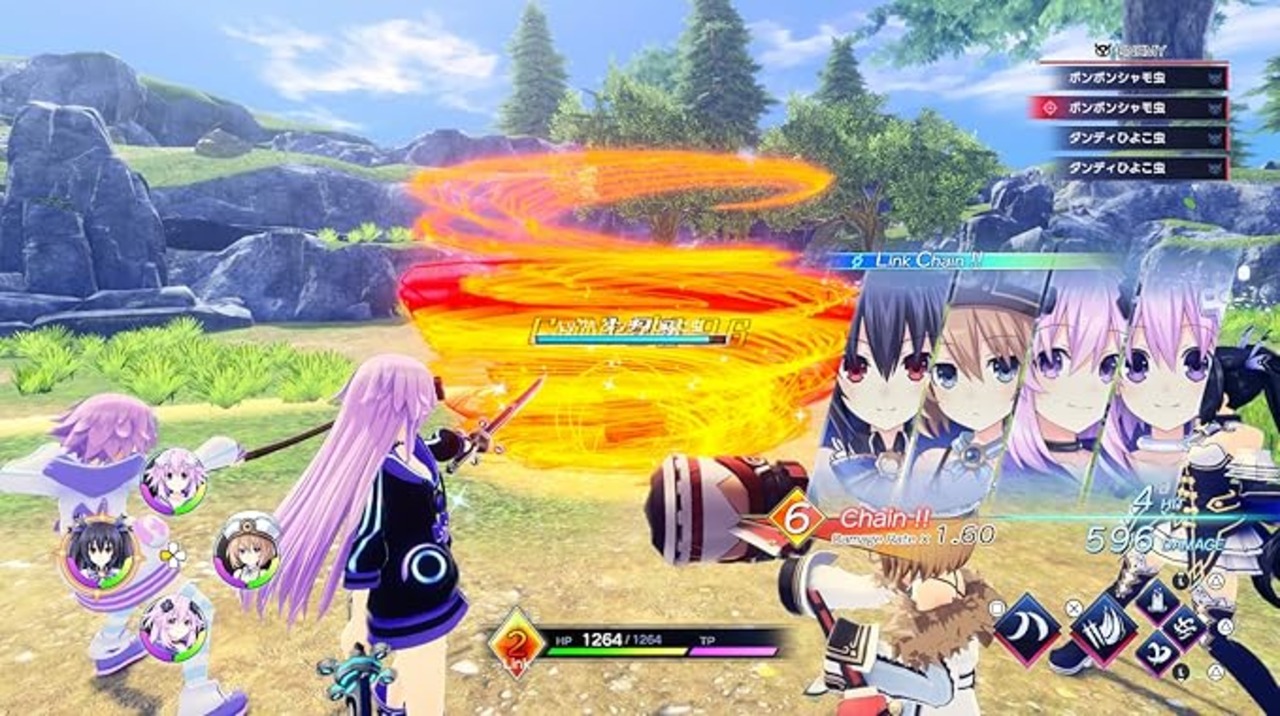The height and width of the screenshot is (716, 1280).
Task: Switch to black-haired Noire's party portrait
Action: coord(98,551)
